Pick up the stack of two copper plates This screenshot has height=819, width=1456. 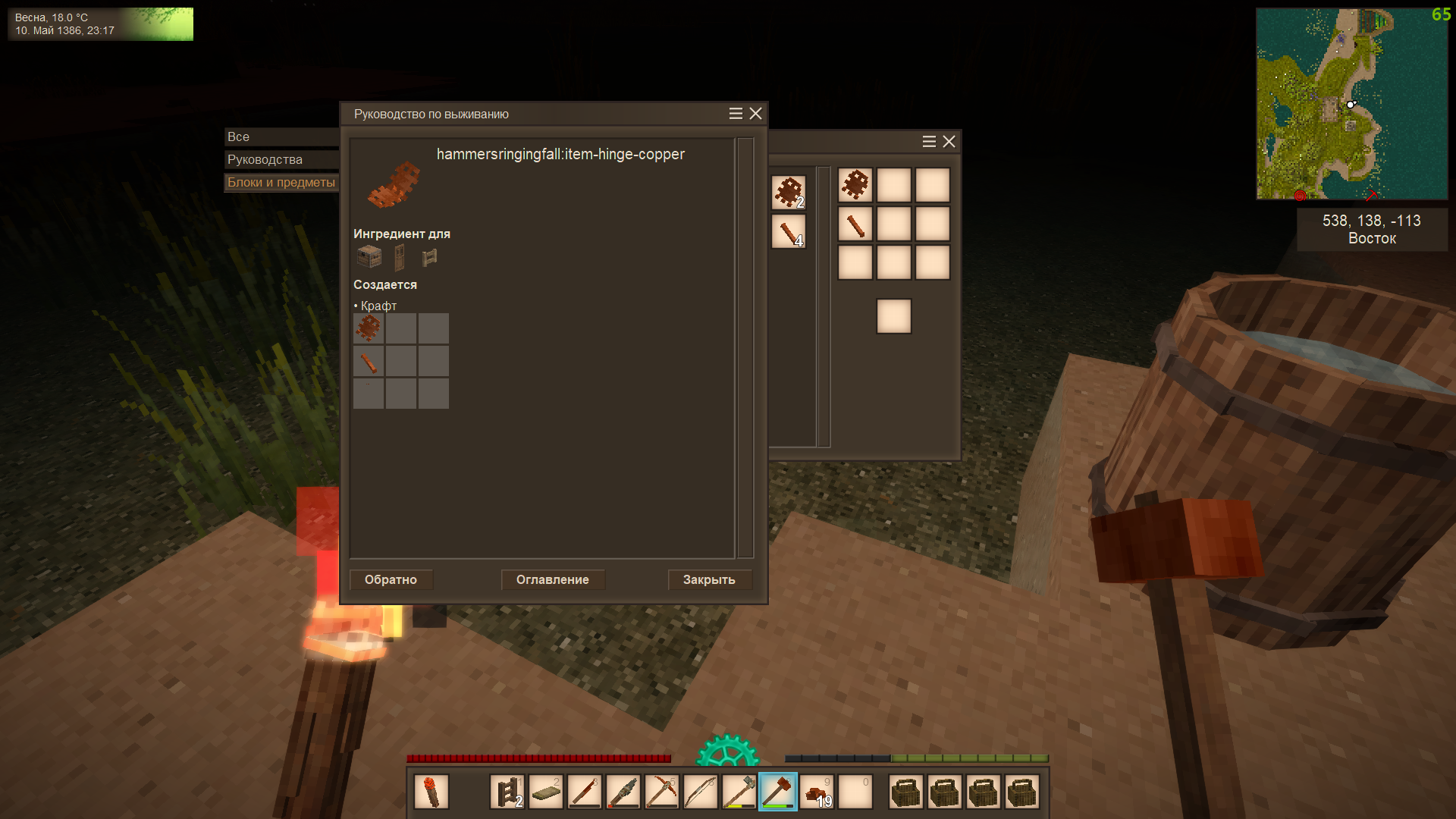click(788, 193)
